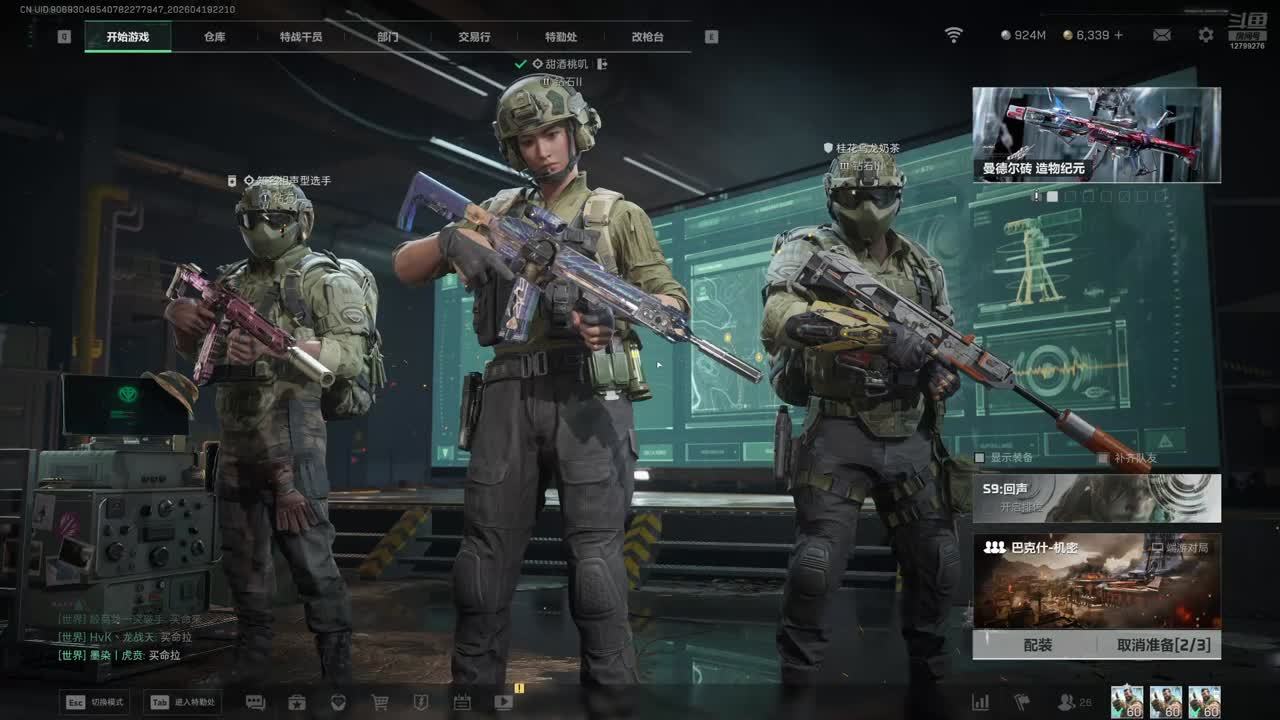This screenshot has height=720, width=1280.
Task: Choose the 巴克什-机密 map card
Action: pos(1096,581)
